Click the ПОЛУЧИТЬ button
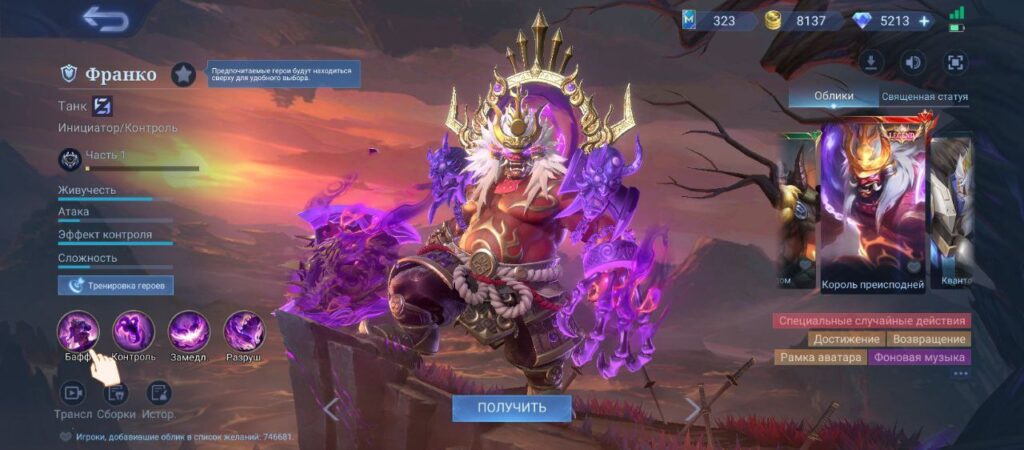 click(x=512, y=408)
